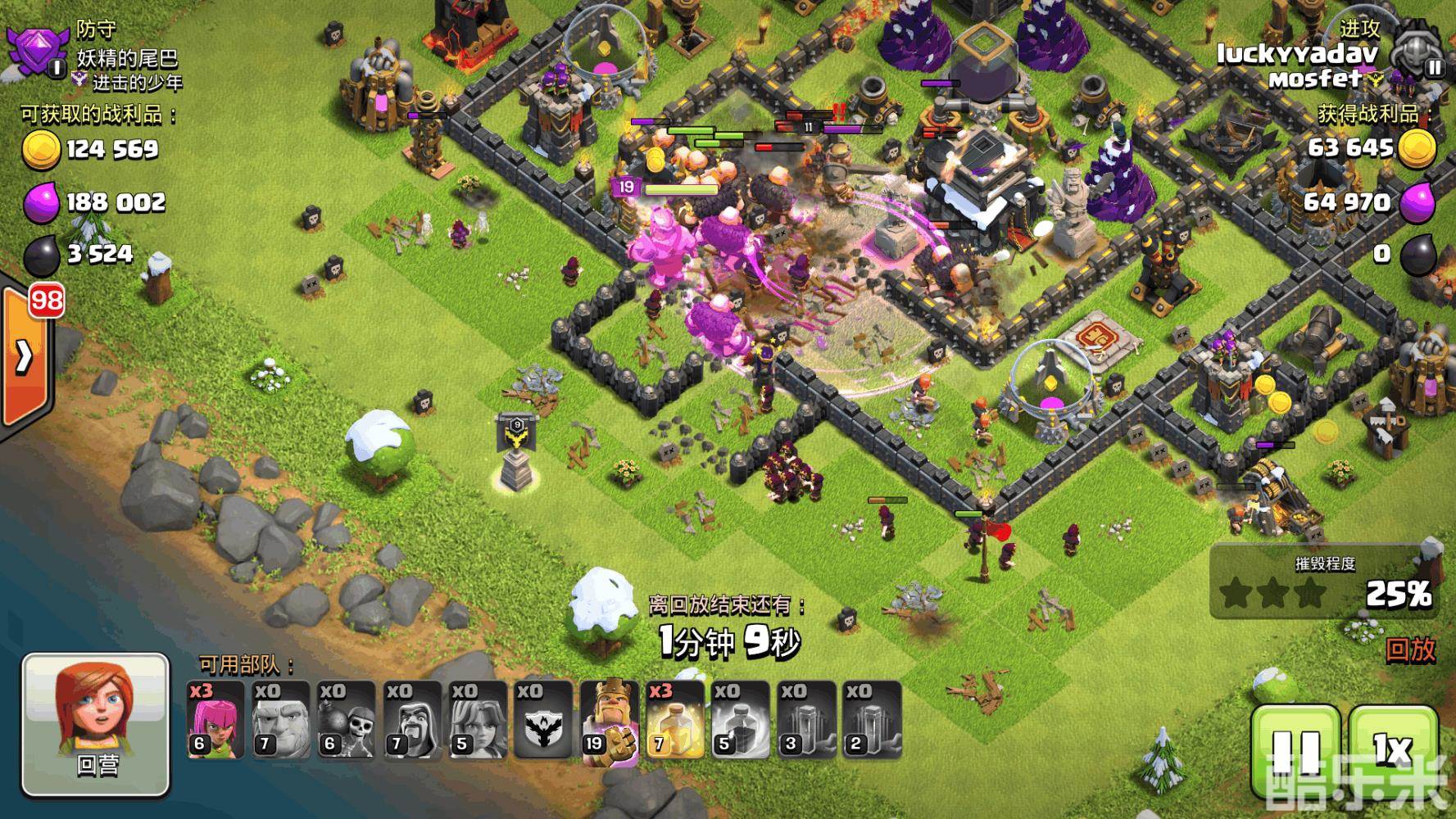Select the greyed-out level 5 spell slot
This screenshot has width=1456, height=819.
click(740, 719)
